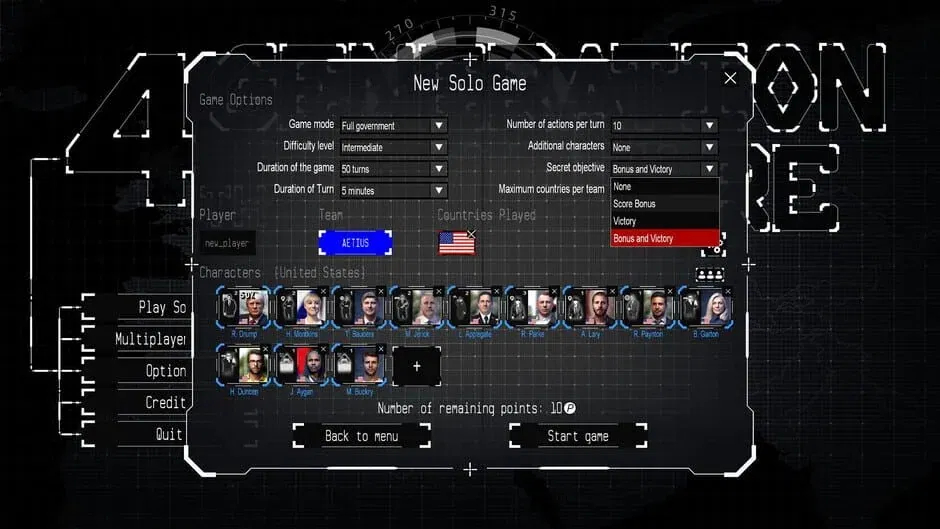Viewport: 940px width, 529px height.
Task: Open the Duration of Turn dropdown
Action: click(x=393, y=190)
